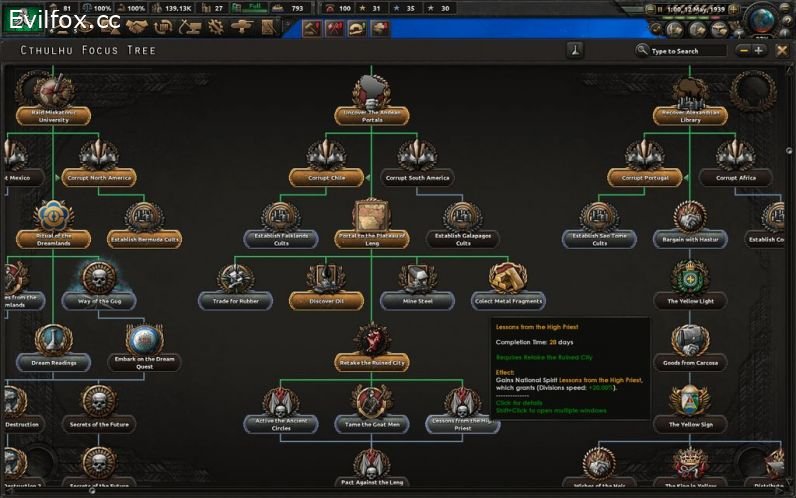
Task: Choose the Corrupt South America focus
Action: point(416,177)
